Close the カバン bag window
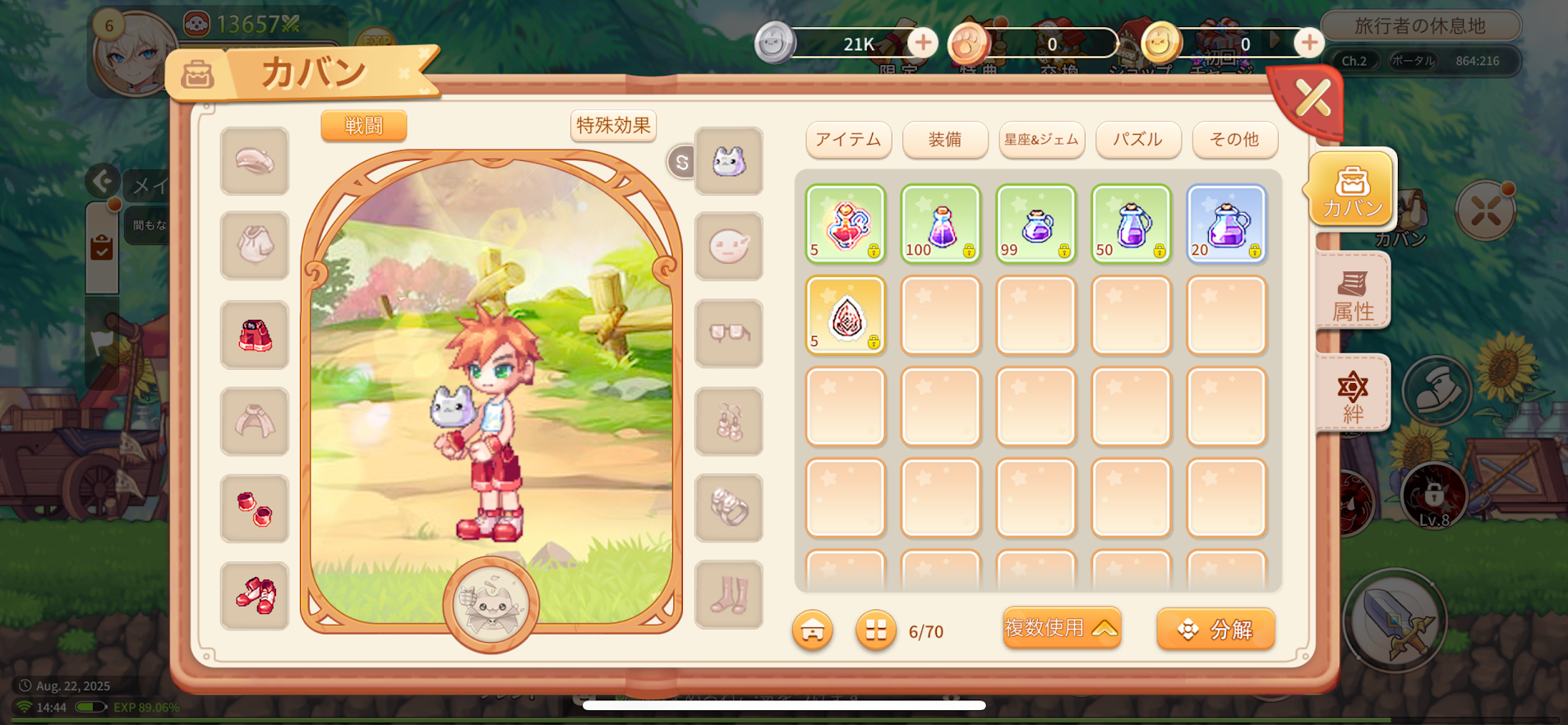 1312,99
